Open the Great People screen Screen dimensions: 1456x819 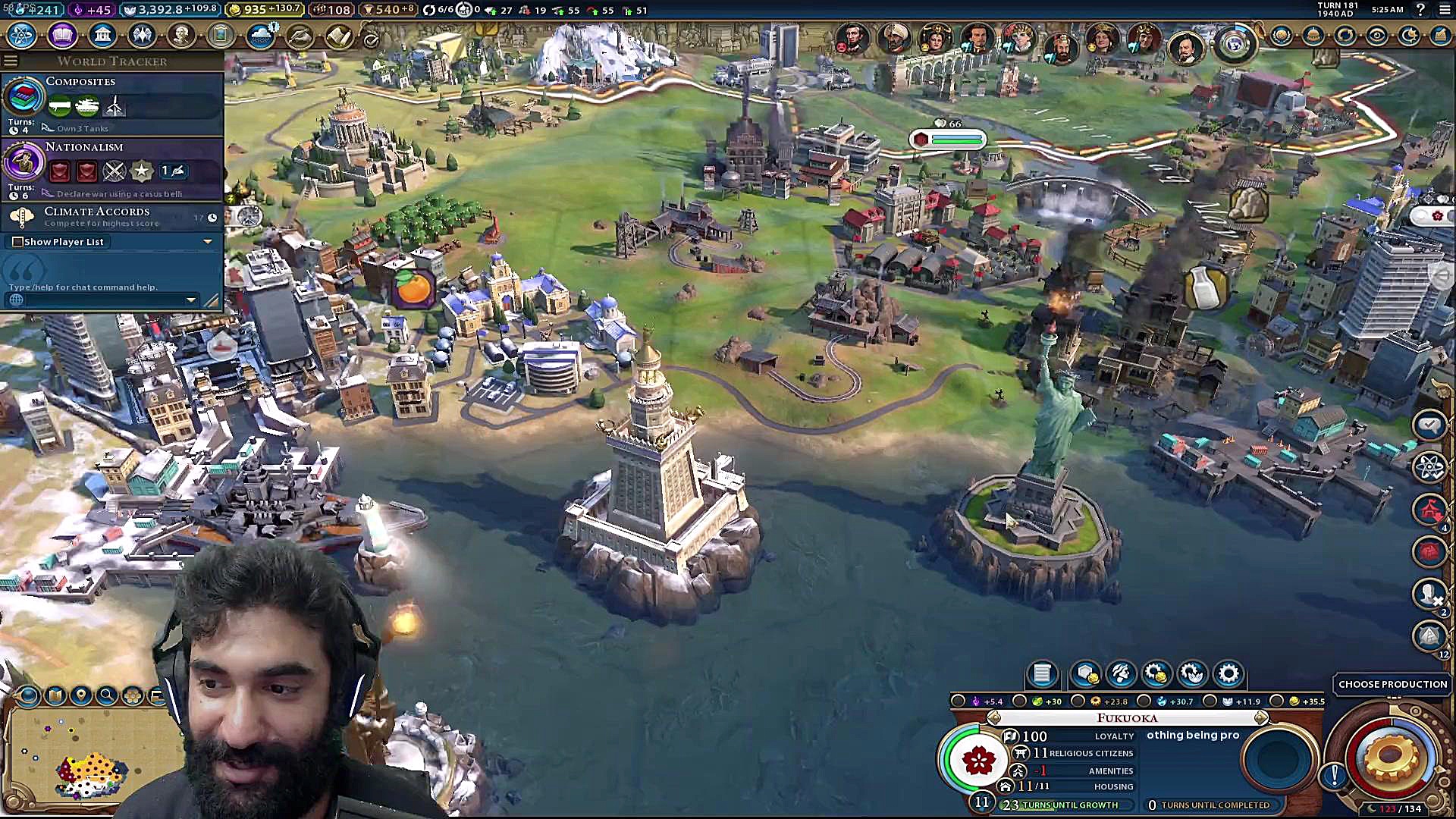tap(181, 36)
